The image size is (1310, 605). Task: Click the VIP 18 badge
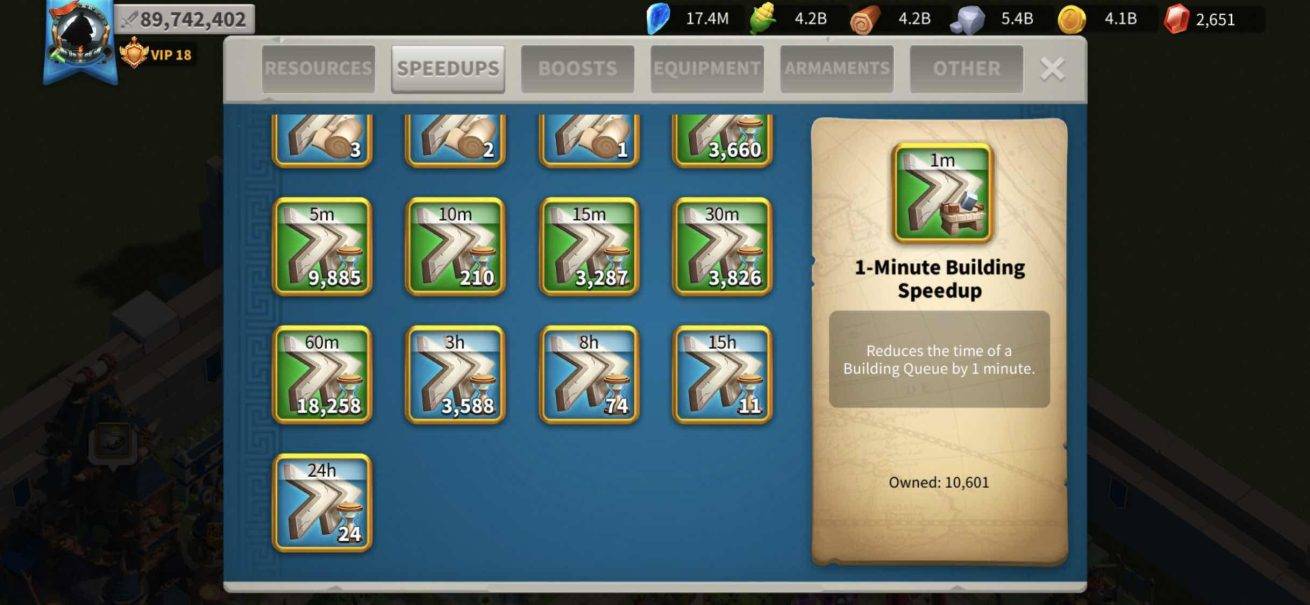click(156, 54)
